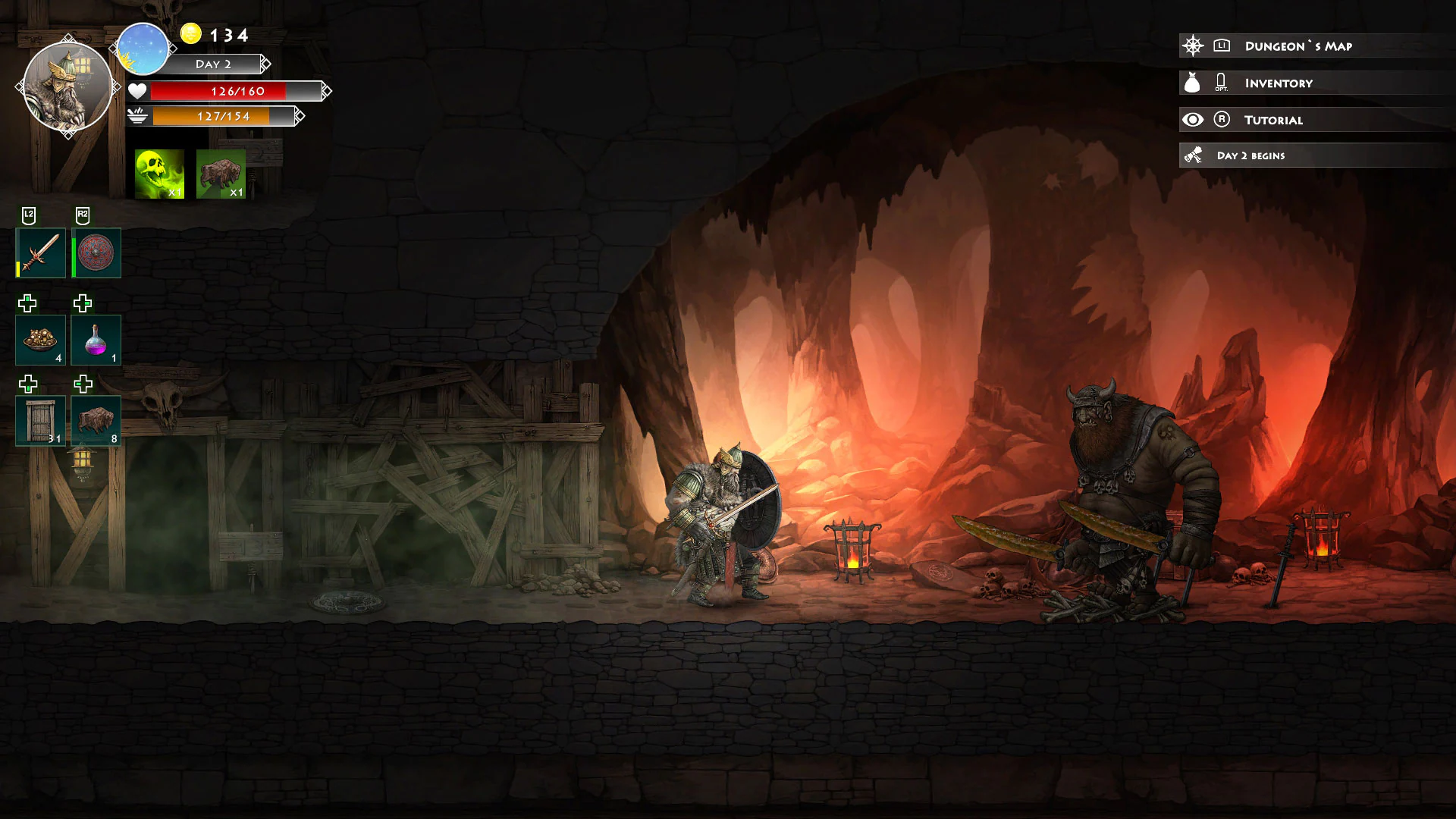
Task: Click the green skull status effect icon
Action: click(x=160, y=173)
